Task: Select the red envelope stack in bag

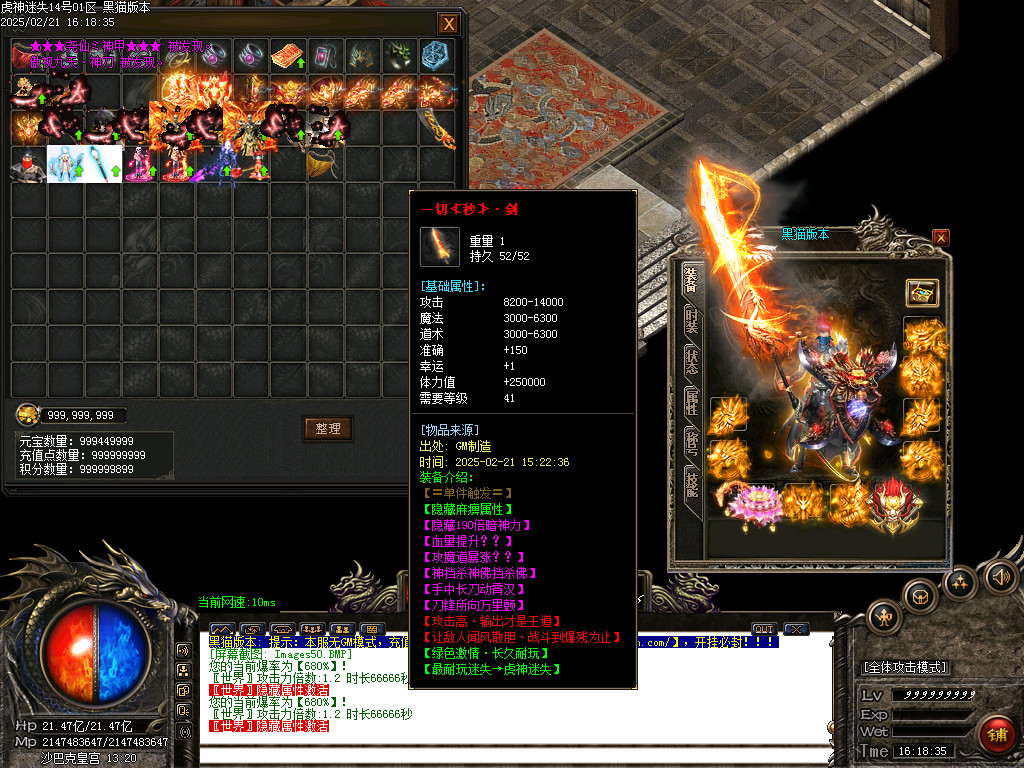Action: (289, 56)
